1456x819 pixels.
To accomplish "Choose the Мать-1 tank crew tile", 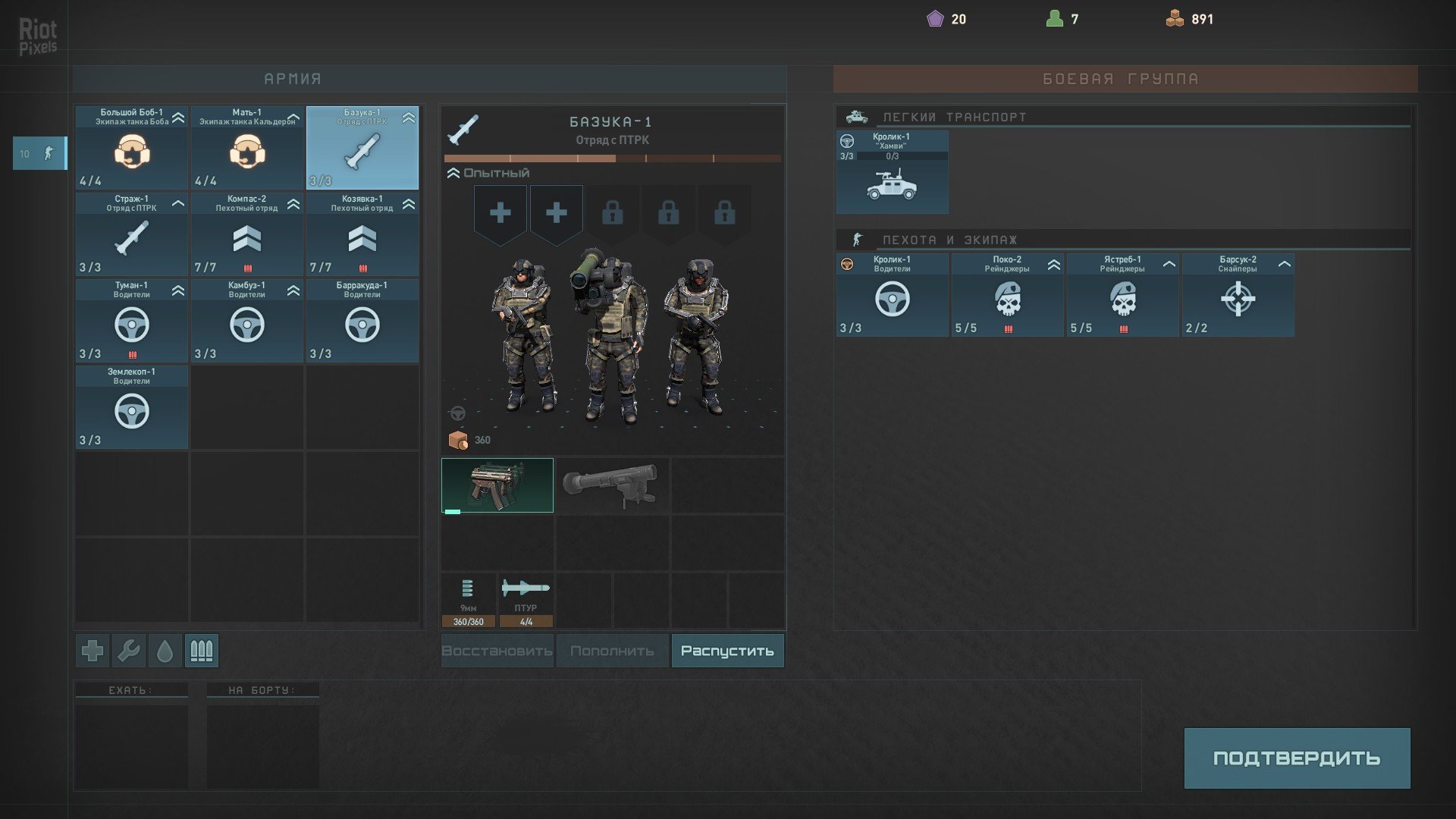I will 247,148.
